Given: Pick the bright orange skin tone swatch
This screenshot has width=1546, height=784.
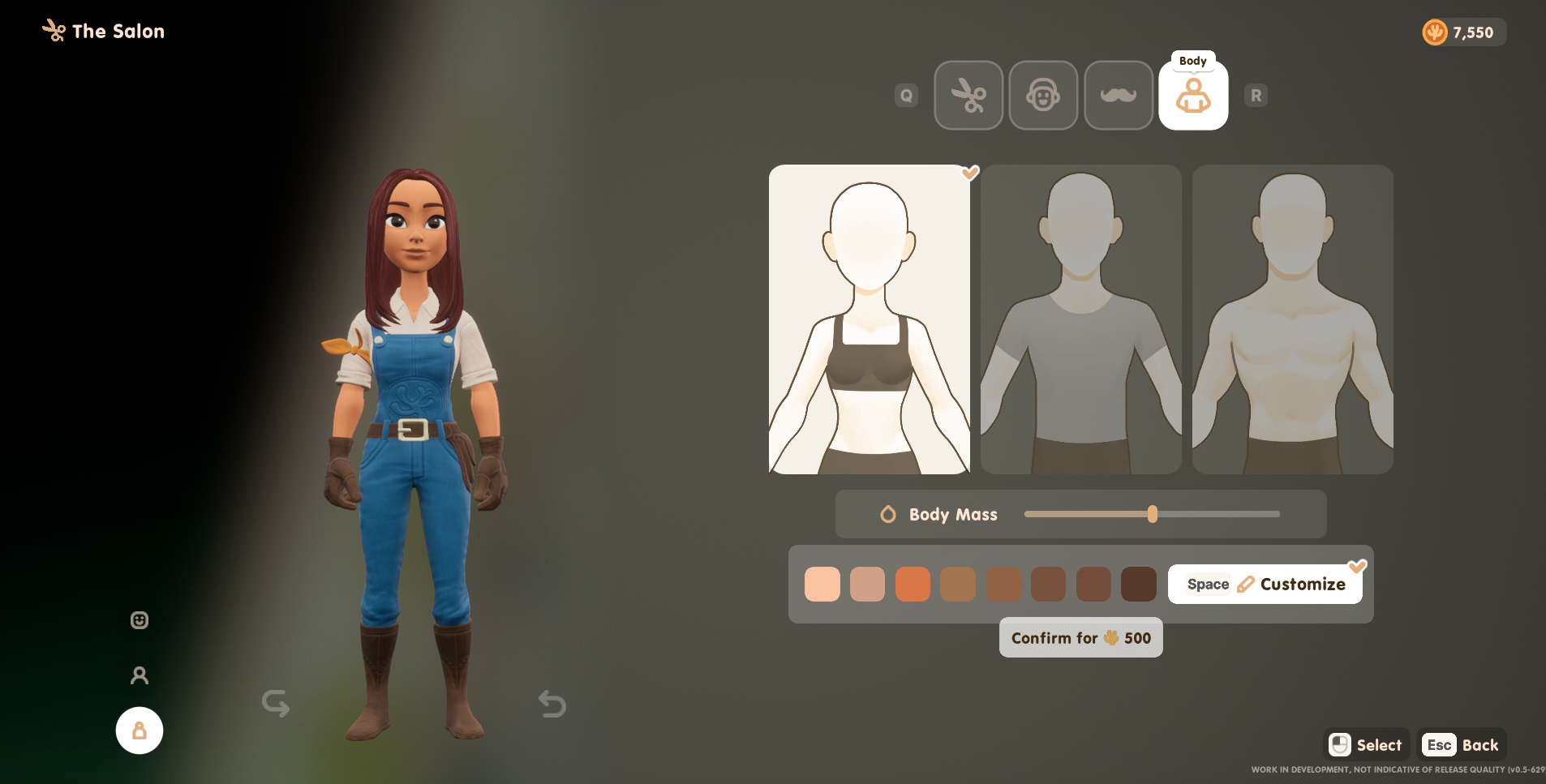Looking at the screenshot, I should coord(913,584).
